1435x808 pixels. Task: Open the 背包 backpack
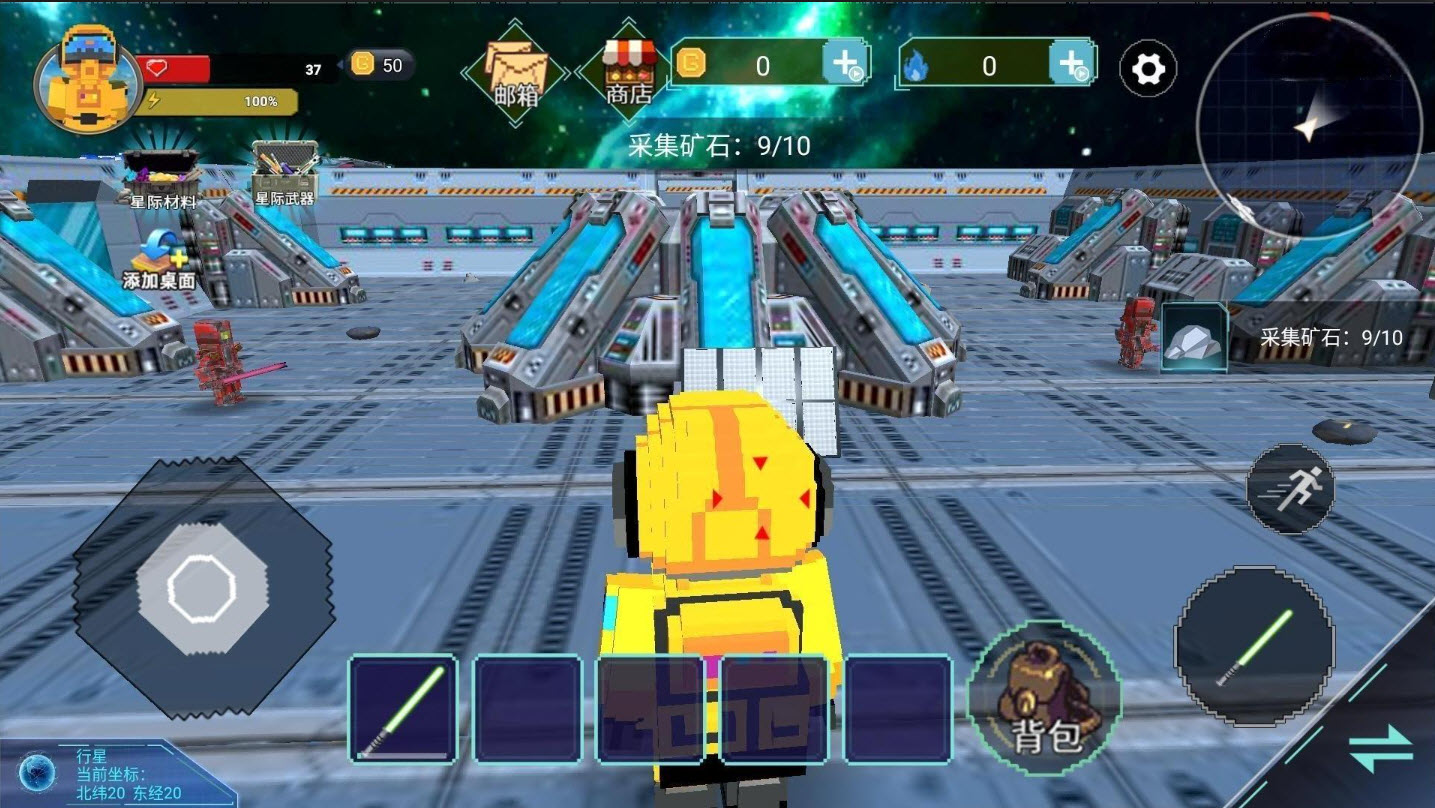(1045, 698)
